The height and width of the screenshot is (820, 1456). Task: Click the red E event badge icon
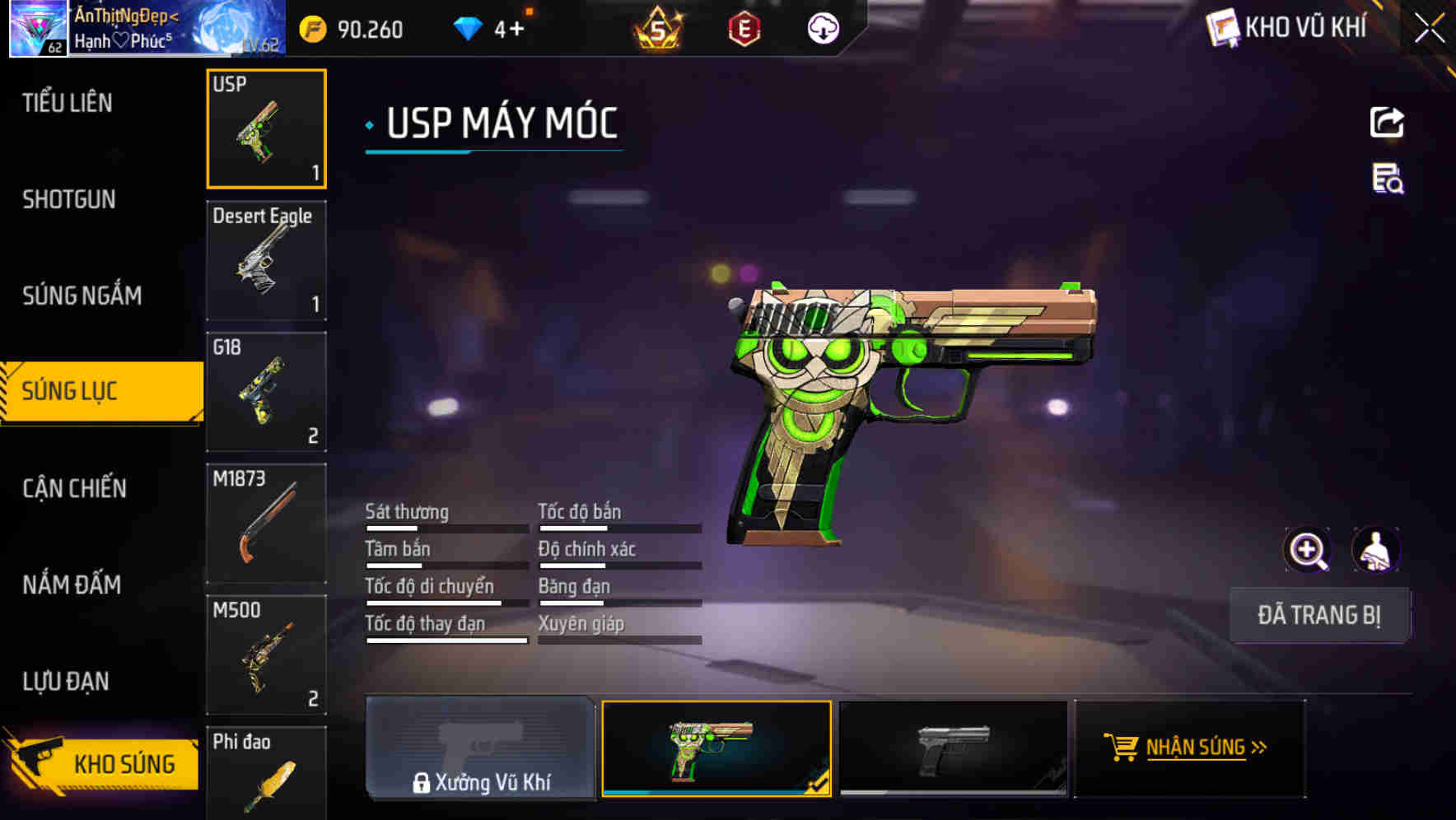[x=742, y=27]
